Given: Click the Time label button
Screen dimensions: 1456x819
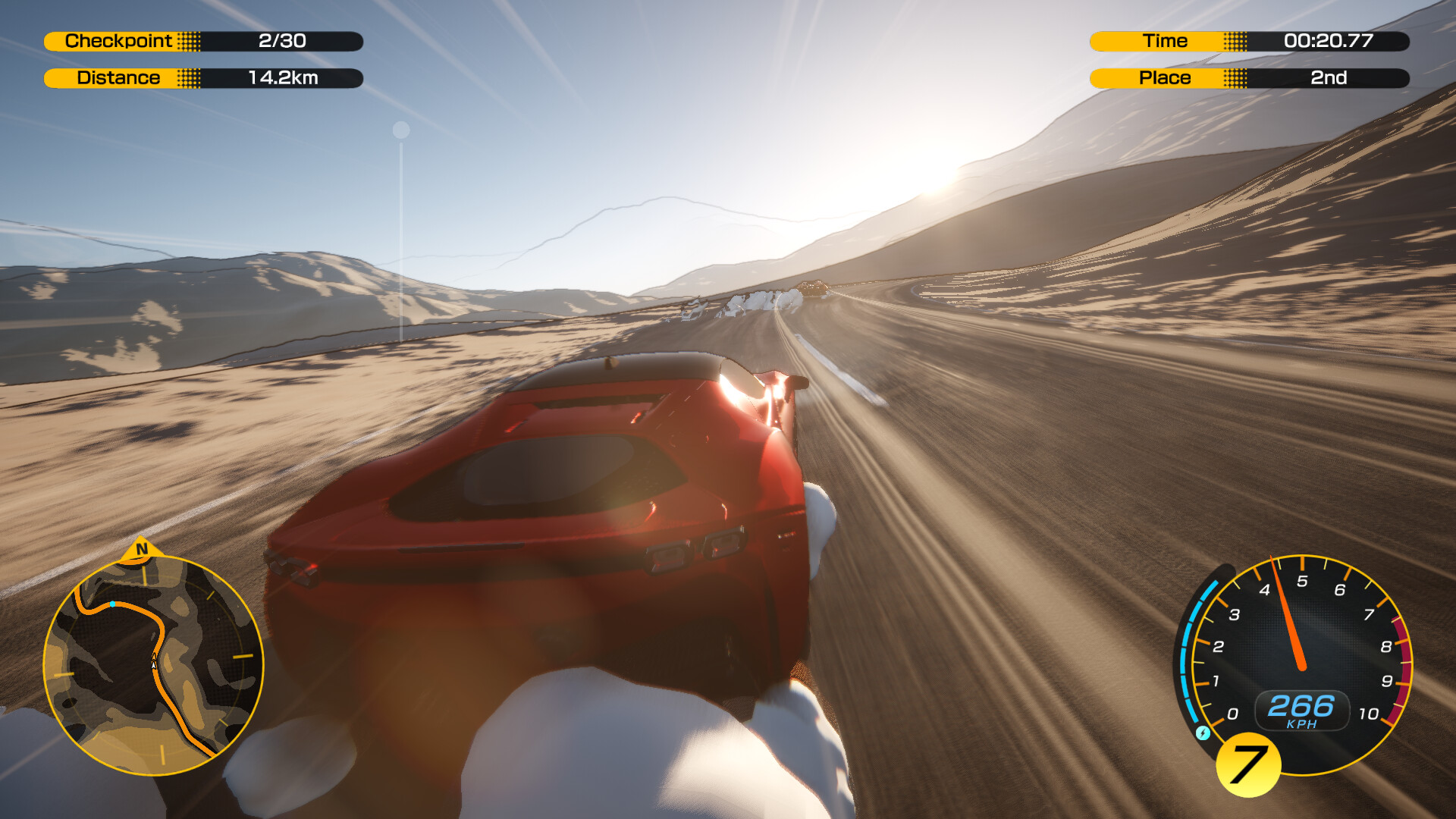Looking at the screenshot, I should point(1166,41).
